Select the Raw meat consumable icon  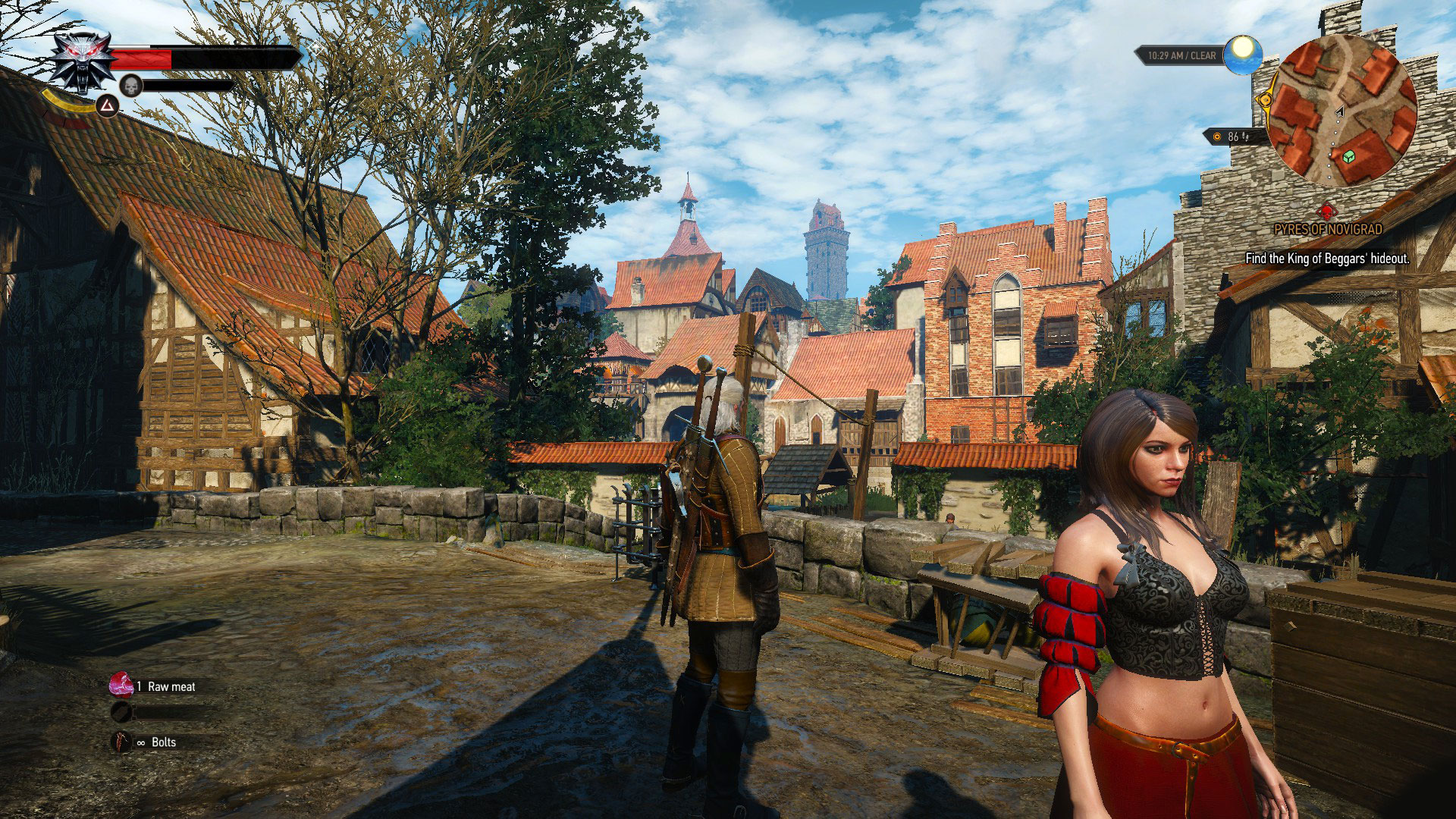point(121,686)
